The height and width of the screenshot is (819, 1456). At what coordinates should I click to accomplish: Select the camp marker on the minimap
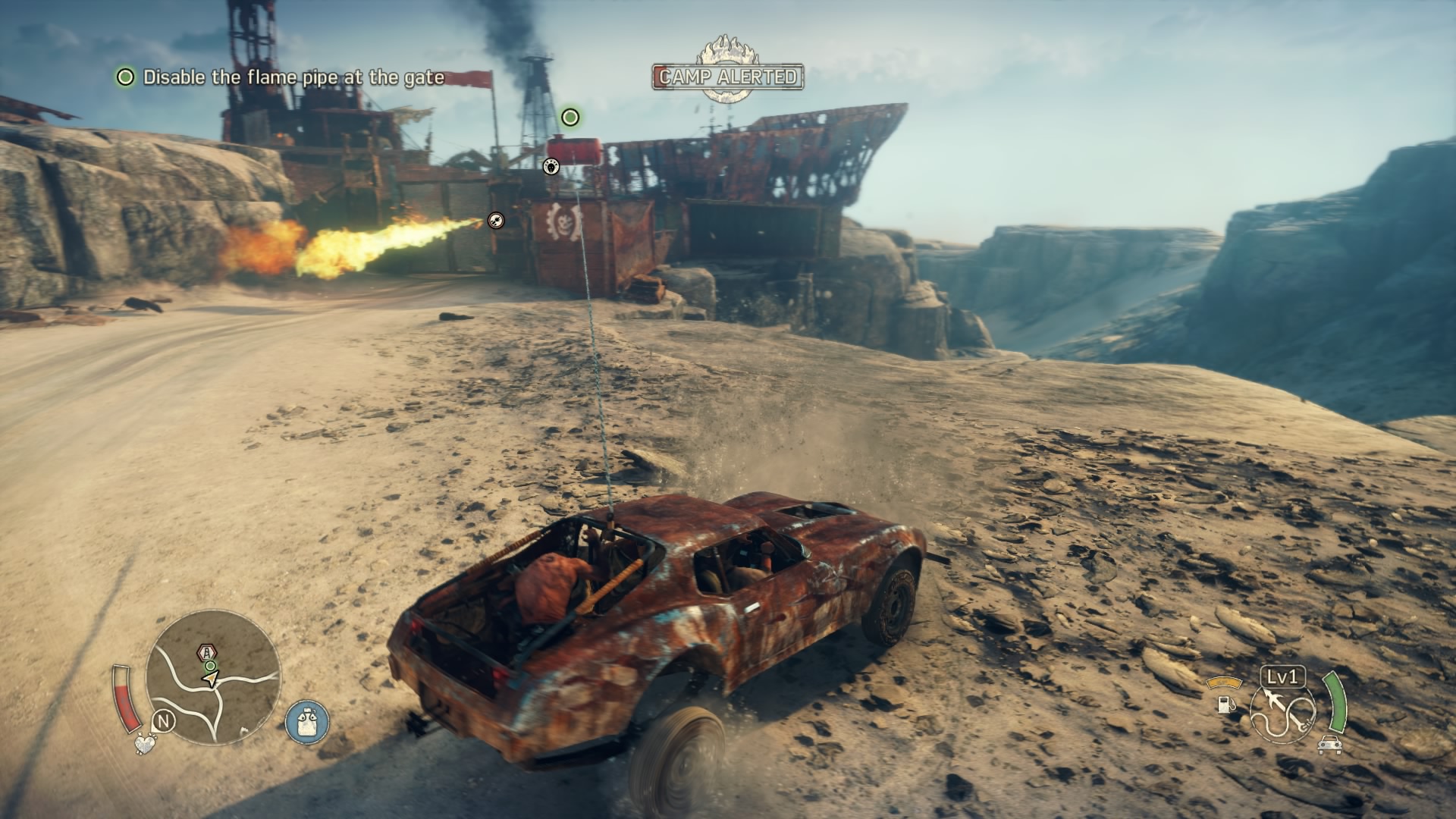click(206, 651)
